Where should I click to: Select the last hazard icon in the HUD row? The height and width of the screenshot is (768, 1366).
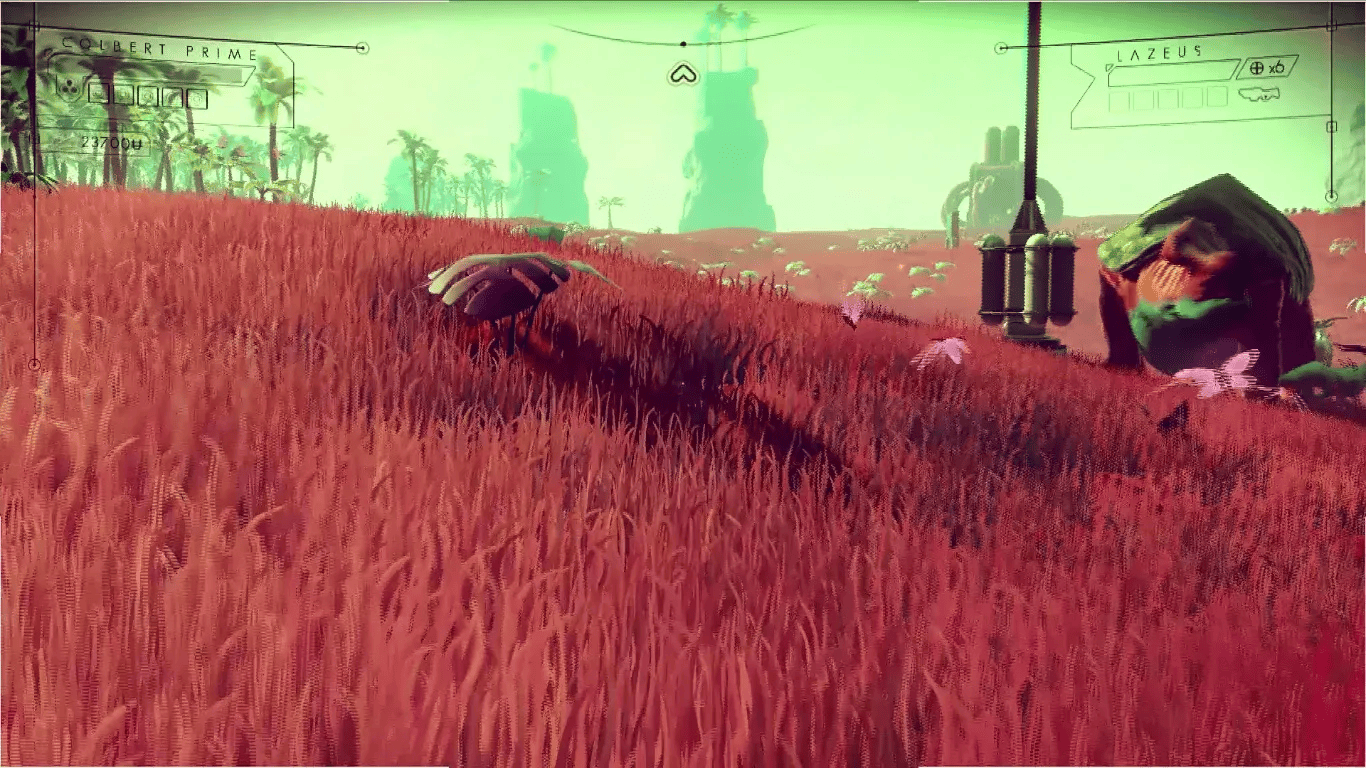(x=198, y=96)
